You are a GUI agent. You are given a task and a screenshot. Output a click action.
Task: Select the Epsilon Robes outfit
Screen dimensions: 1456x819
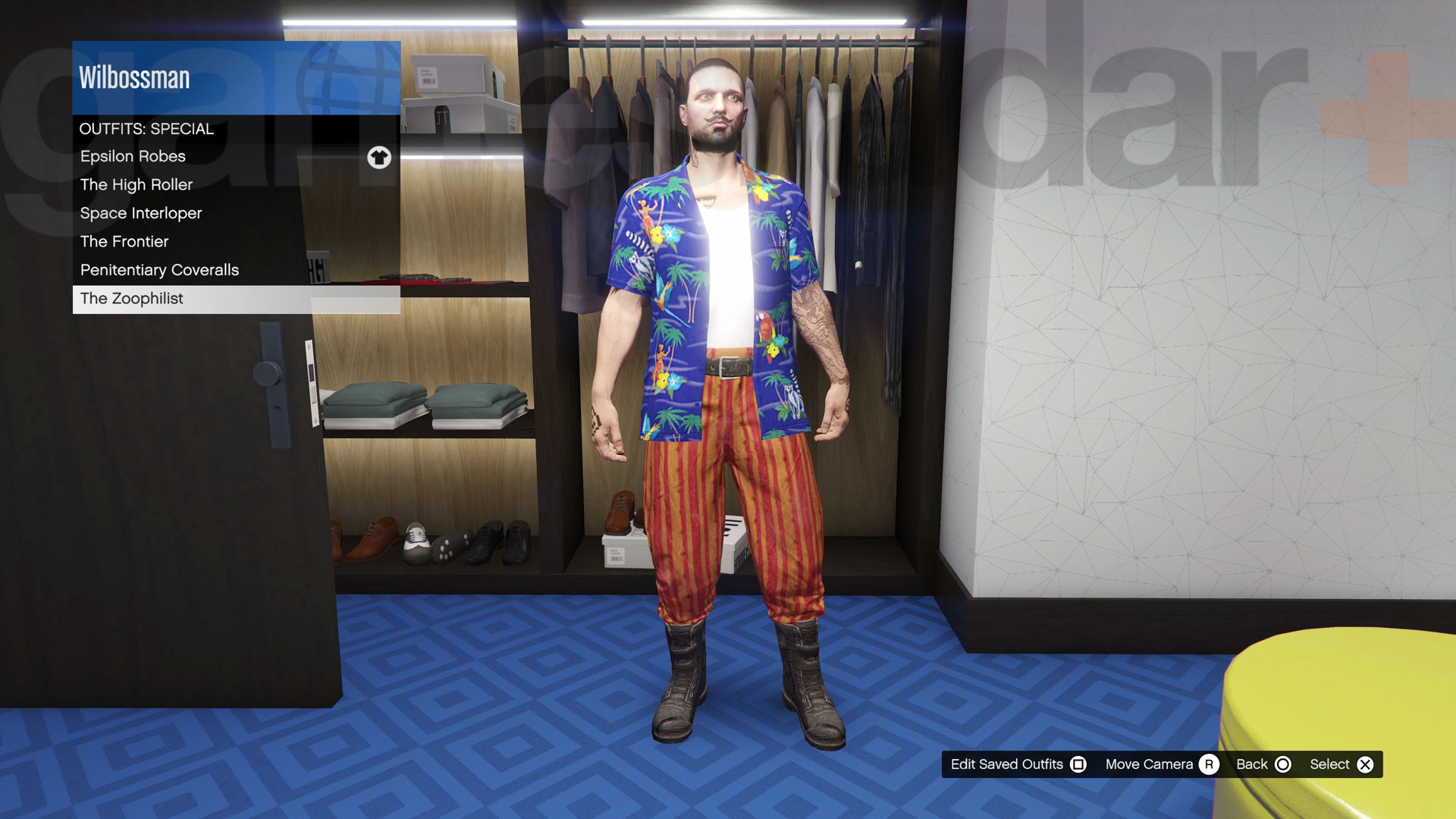click(132, 156)
